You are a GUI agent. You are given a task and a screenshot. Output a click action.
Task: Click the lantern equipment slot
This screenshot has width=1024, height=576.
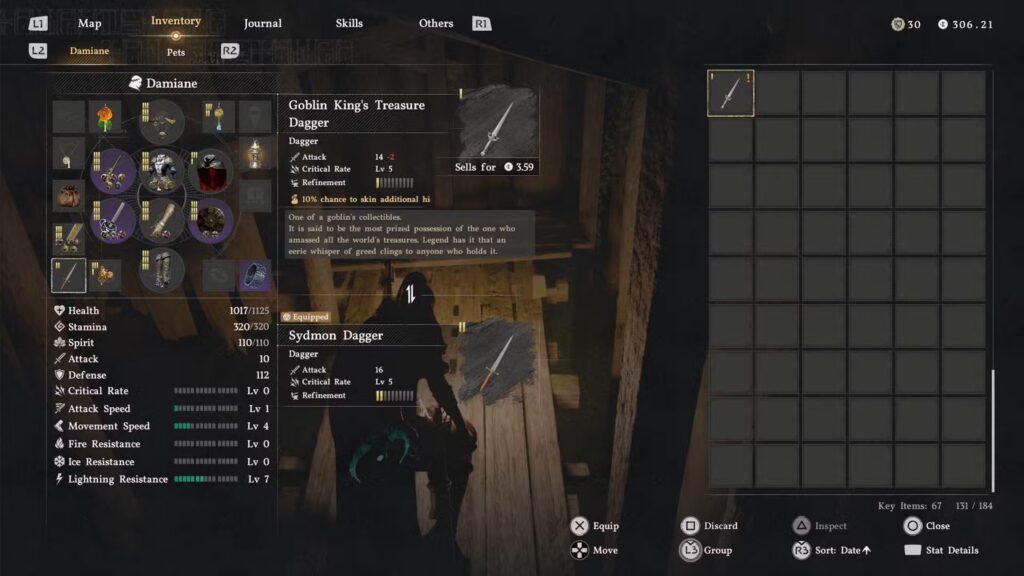pos(255,155)
